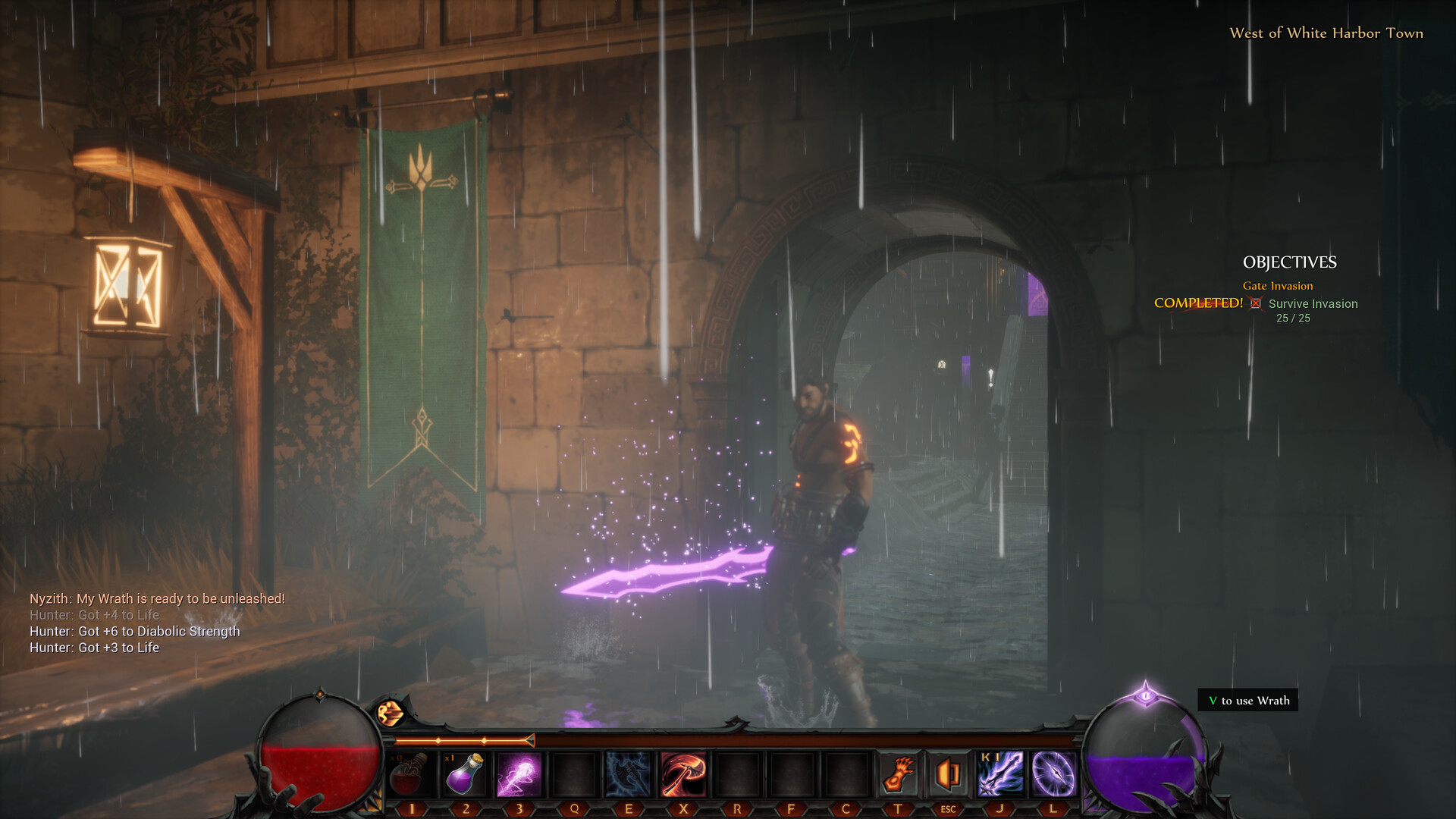This screenshot has width=1456, height=819.
Task: Activate the purple lightning burst skill
Action: 519,774
